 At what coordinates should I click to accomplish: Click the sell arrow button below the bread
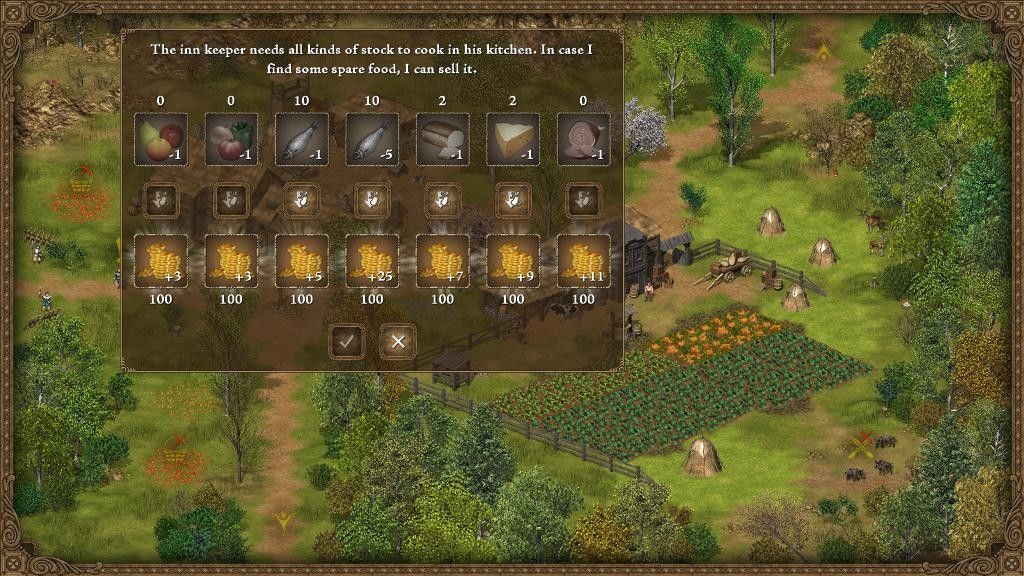tap(443, 200)
